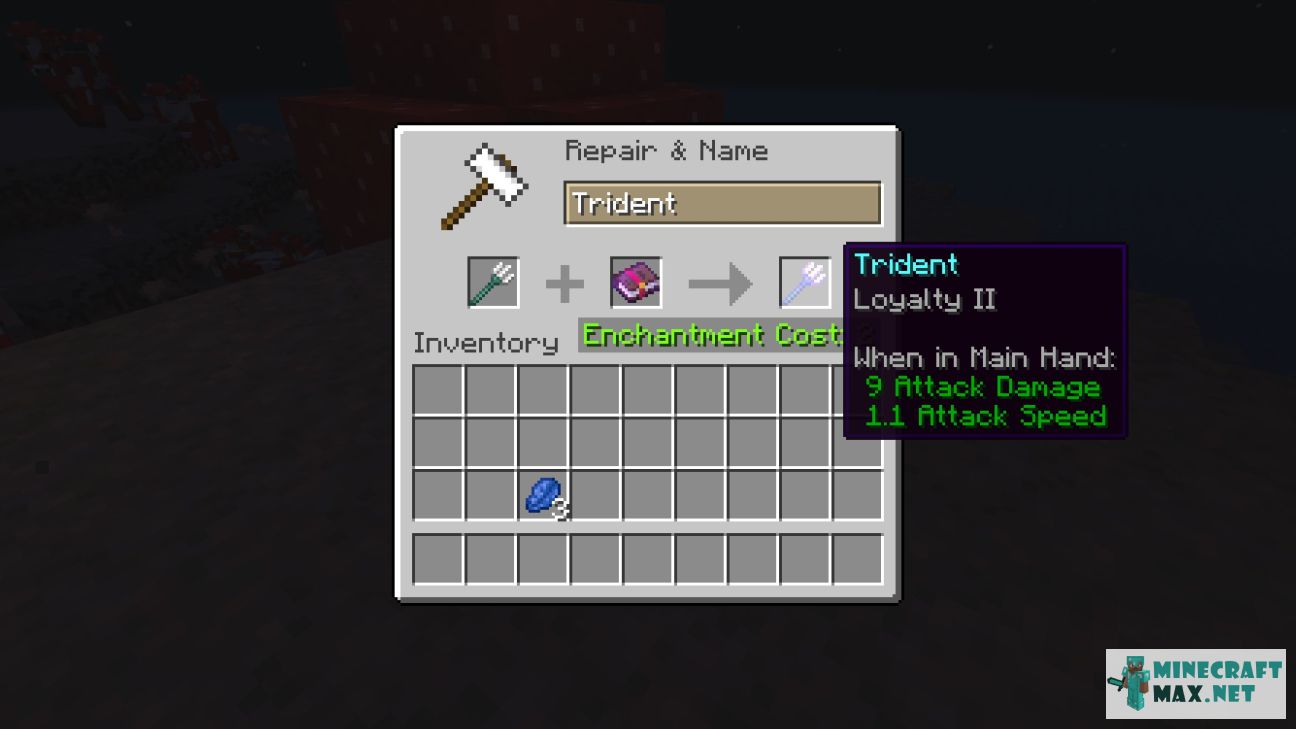
Task: Select the 9 Attack Damage stat line
Action: pos(983,387)
